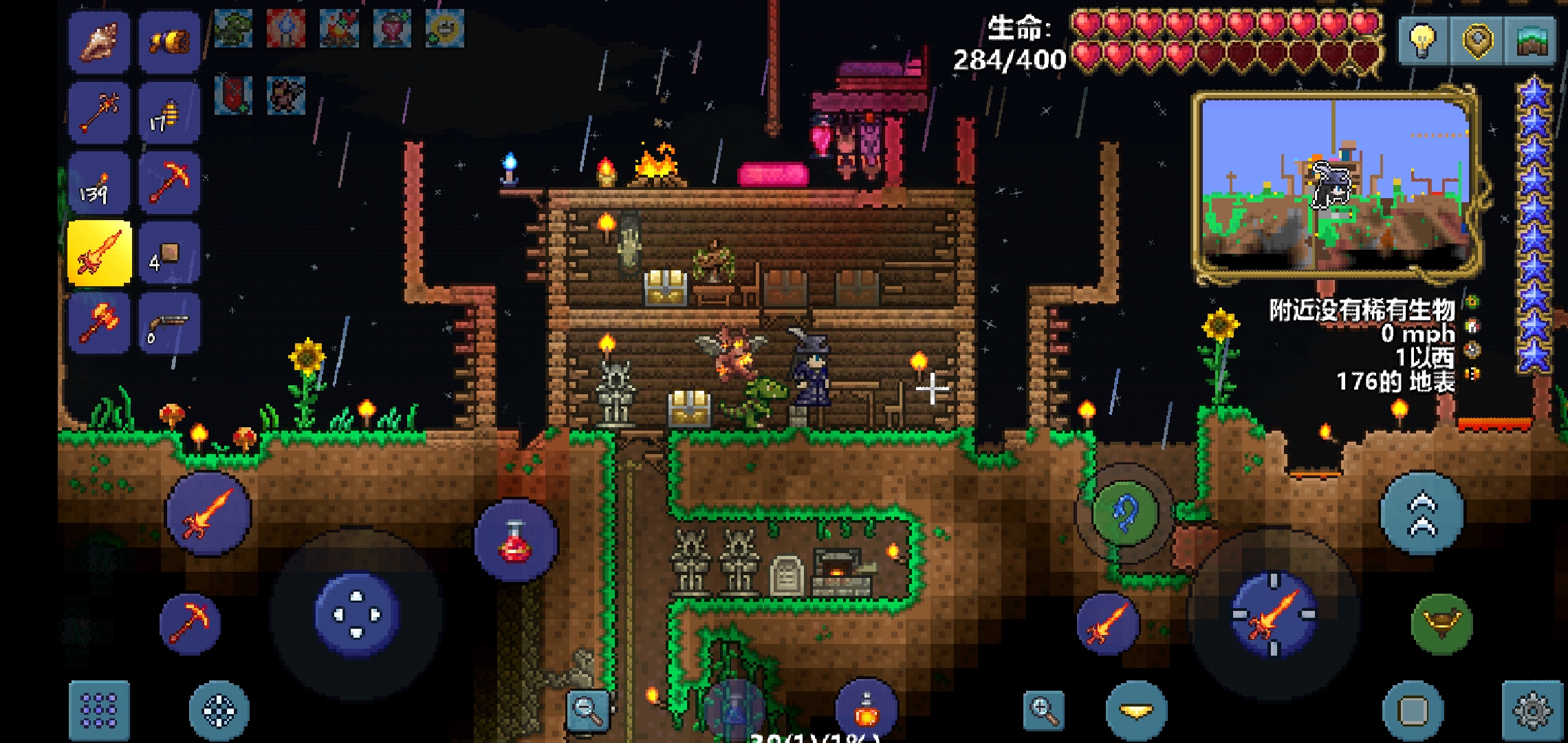The height and width of the screenshot is (743, 1568).
Task: Tap the round pickaxe shortcut button
Action: coord(190,623)
